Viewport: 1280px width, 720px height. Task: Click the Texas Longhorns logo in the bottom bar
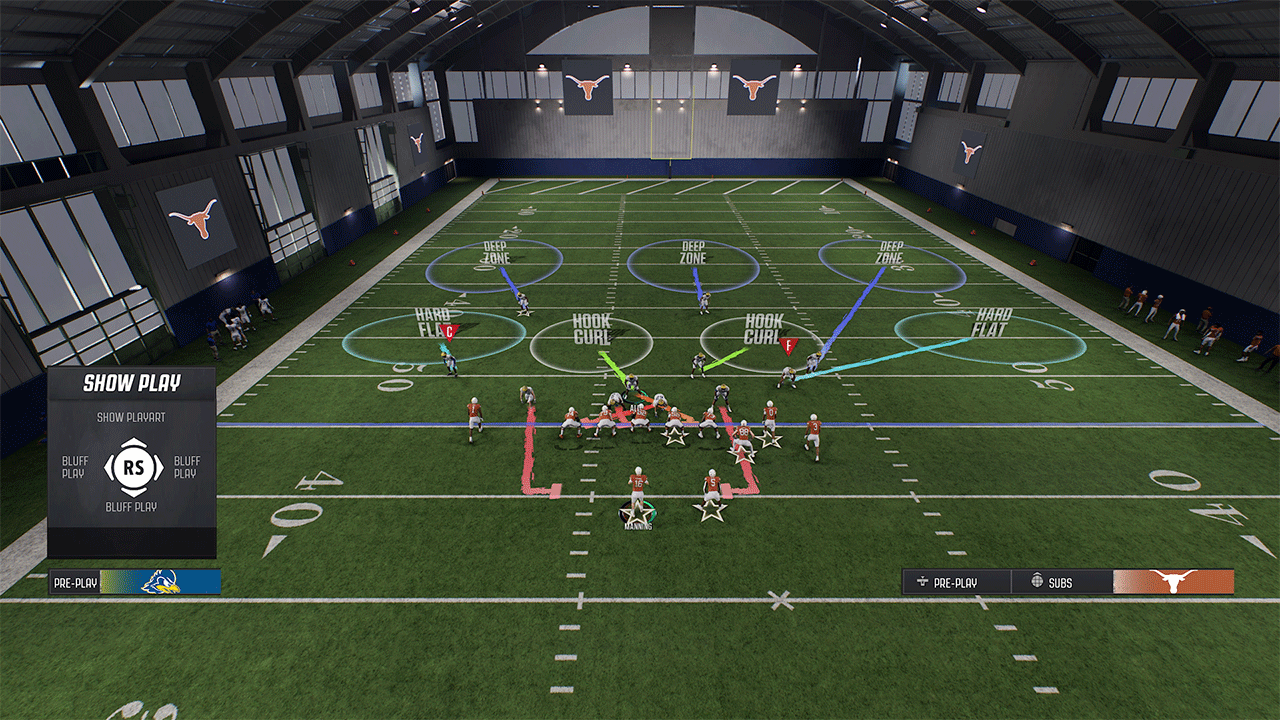point(1174,582)
